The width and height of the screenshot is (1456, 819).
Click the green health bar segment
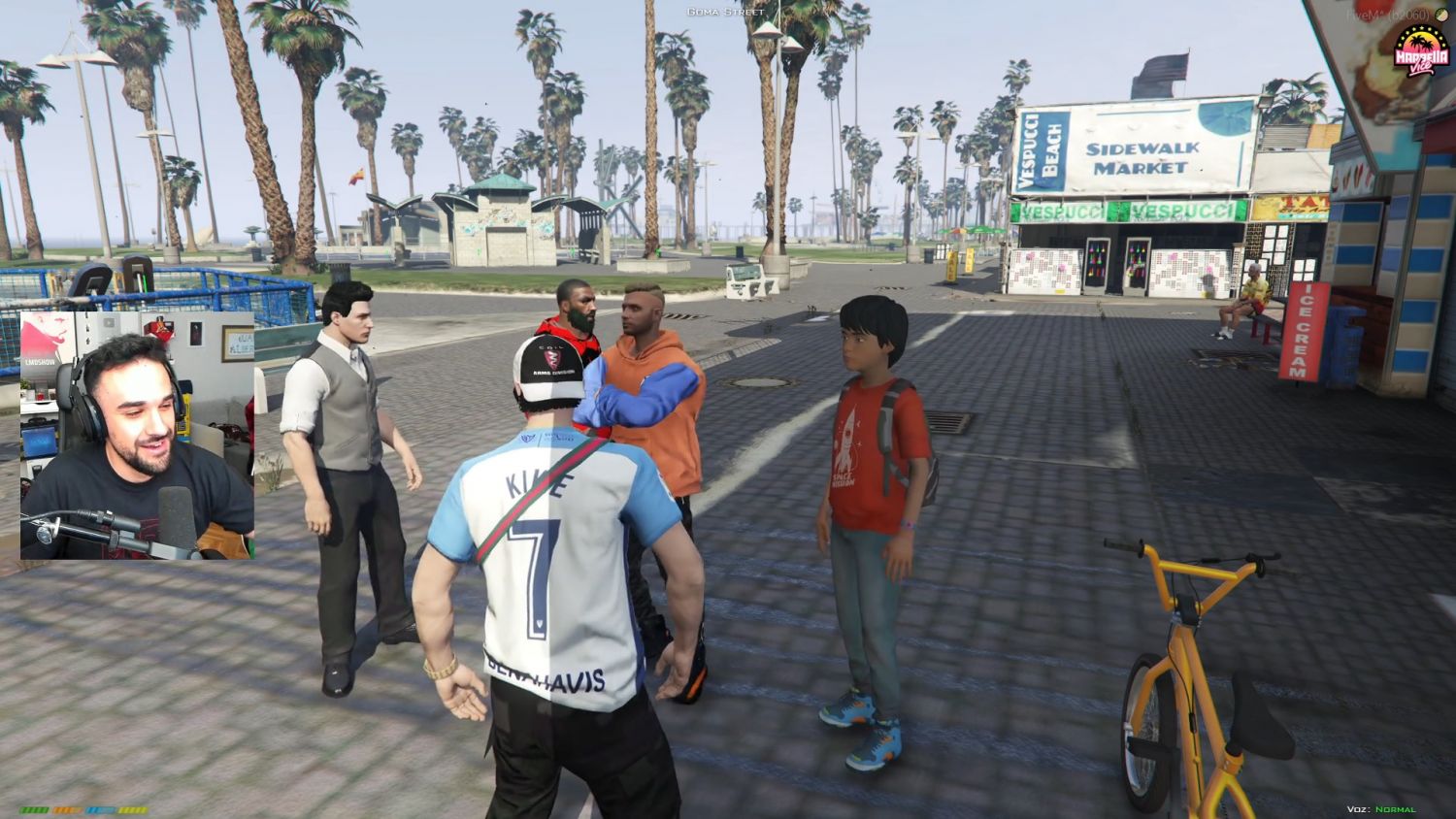[x=34, y=808]
